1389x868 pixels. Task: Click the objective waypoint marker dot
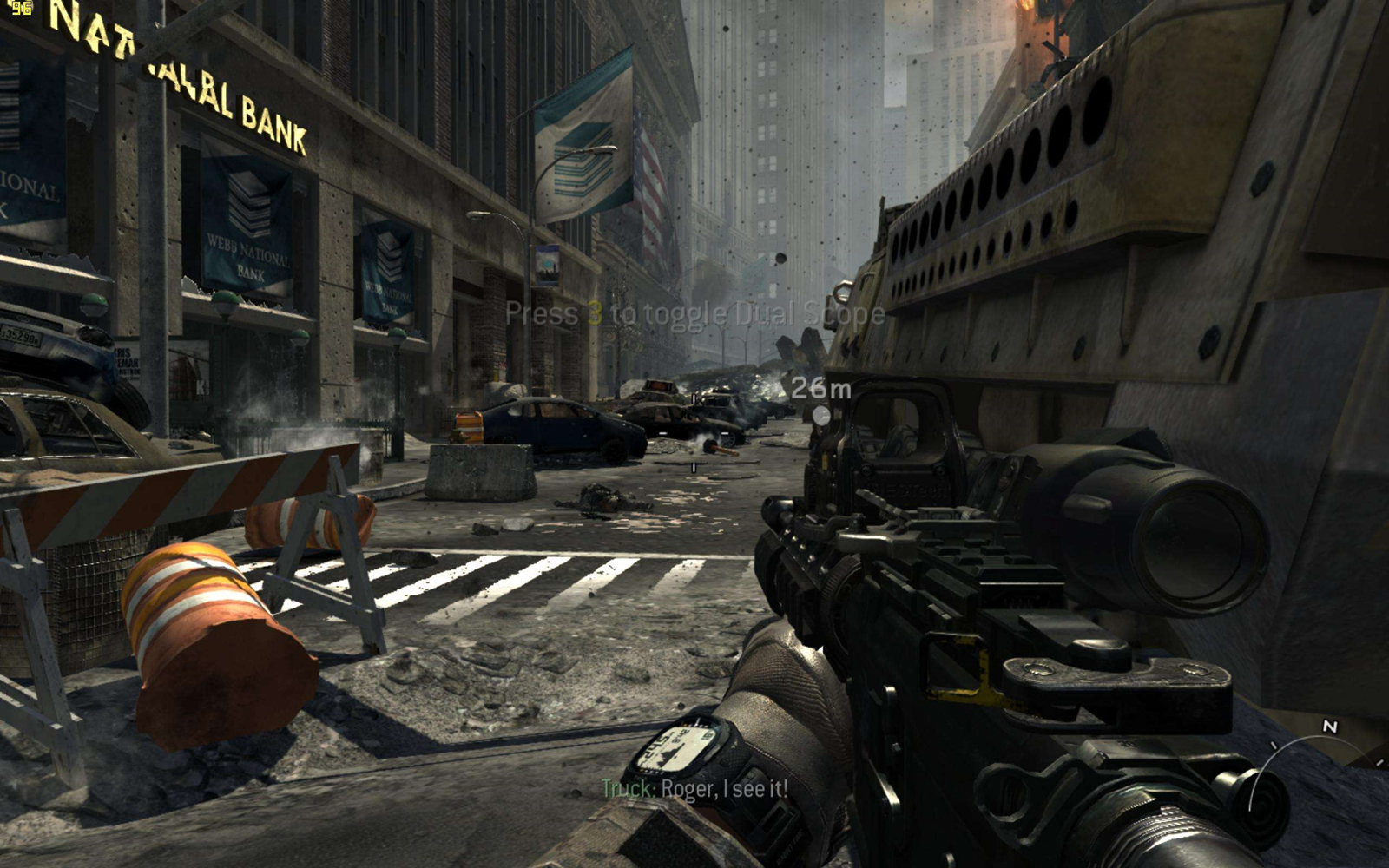pyautogui.click(x=821, y=416)
